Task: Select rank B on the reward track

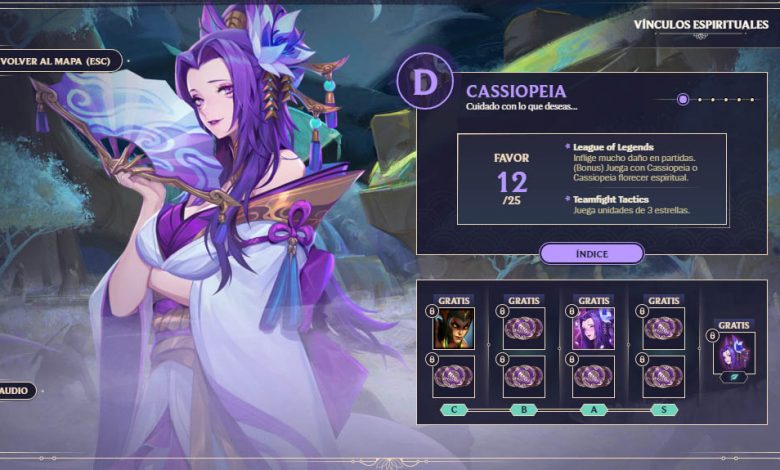Action: [523, 409]
